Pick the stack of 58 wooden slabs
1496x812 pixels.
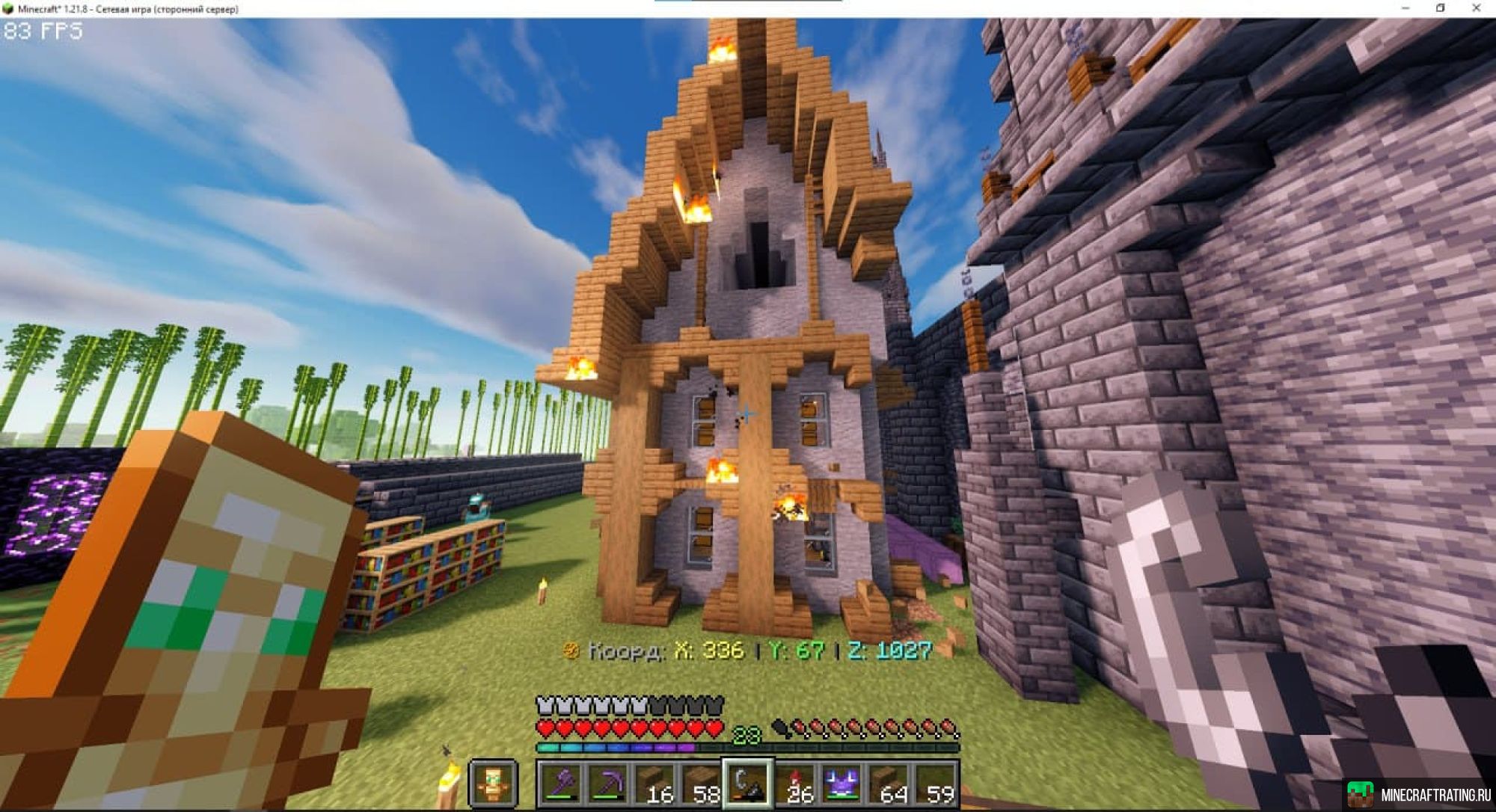700,784
